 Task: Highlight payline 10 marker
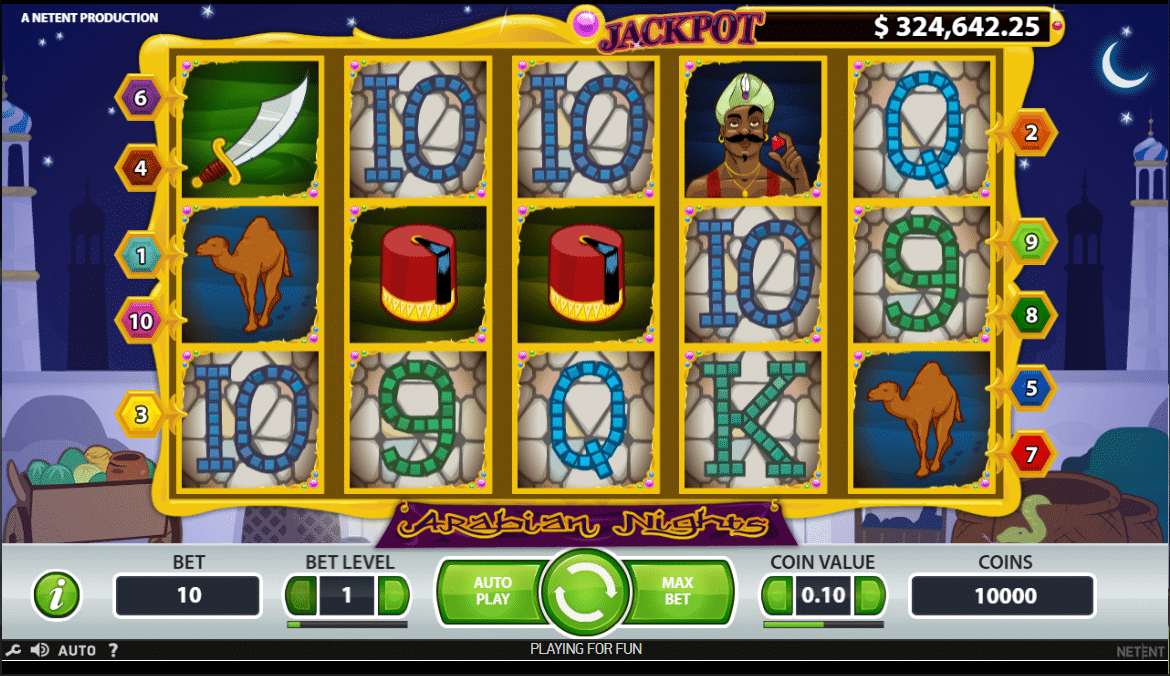tap(141, 321)
